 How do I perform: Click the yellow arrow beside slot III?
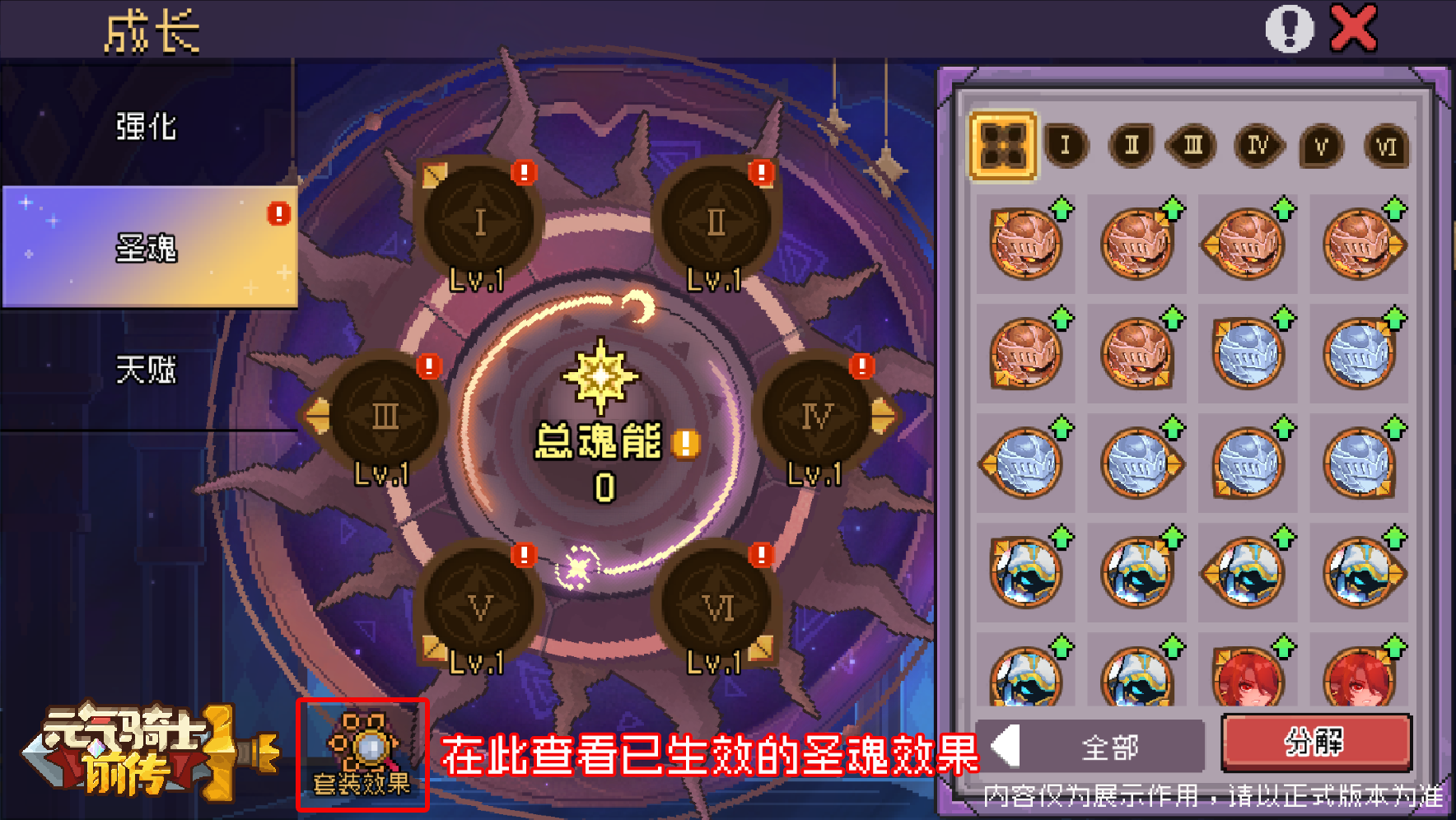click(317, 416)
